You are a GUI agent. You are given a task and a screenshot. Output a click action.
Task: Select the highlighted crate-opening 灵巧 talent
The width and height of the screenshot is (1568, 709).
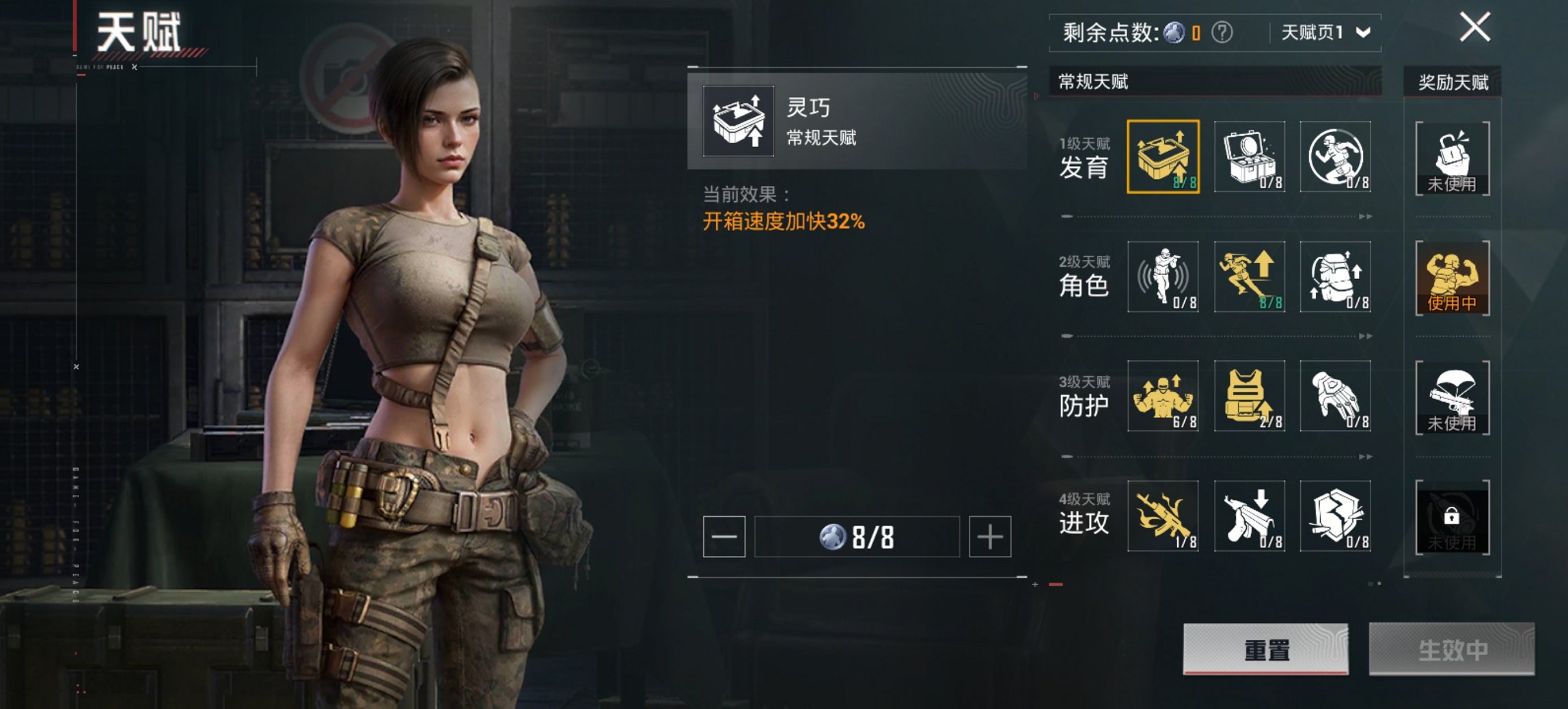(1163, 157)
